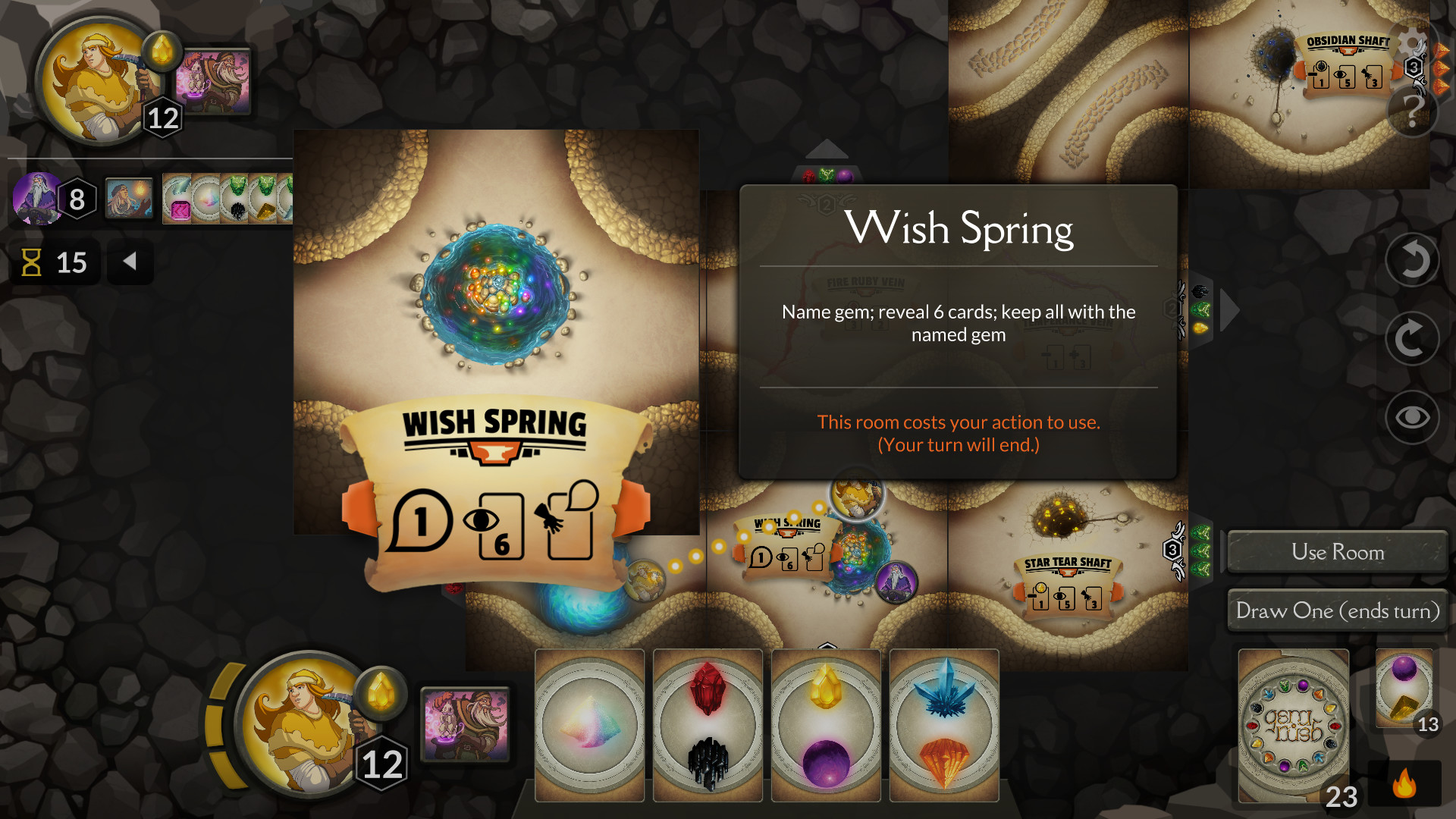Click Draw One (ends turn)
Viewport: 1456px width, 819px height.
[1337, 610]
